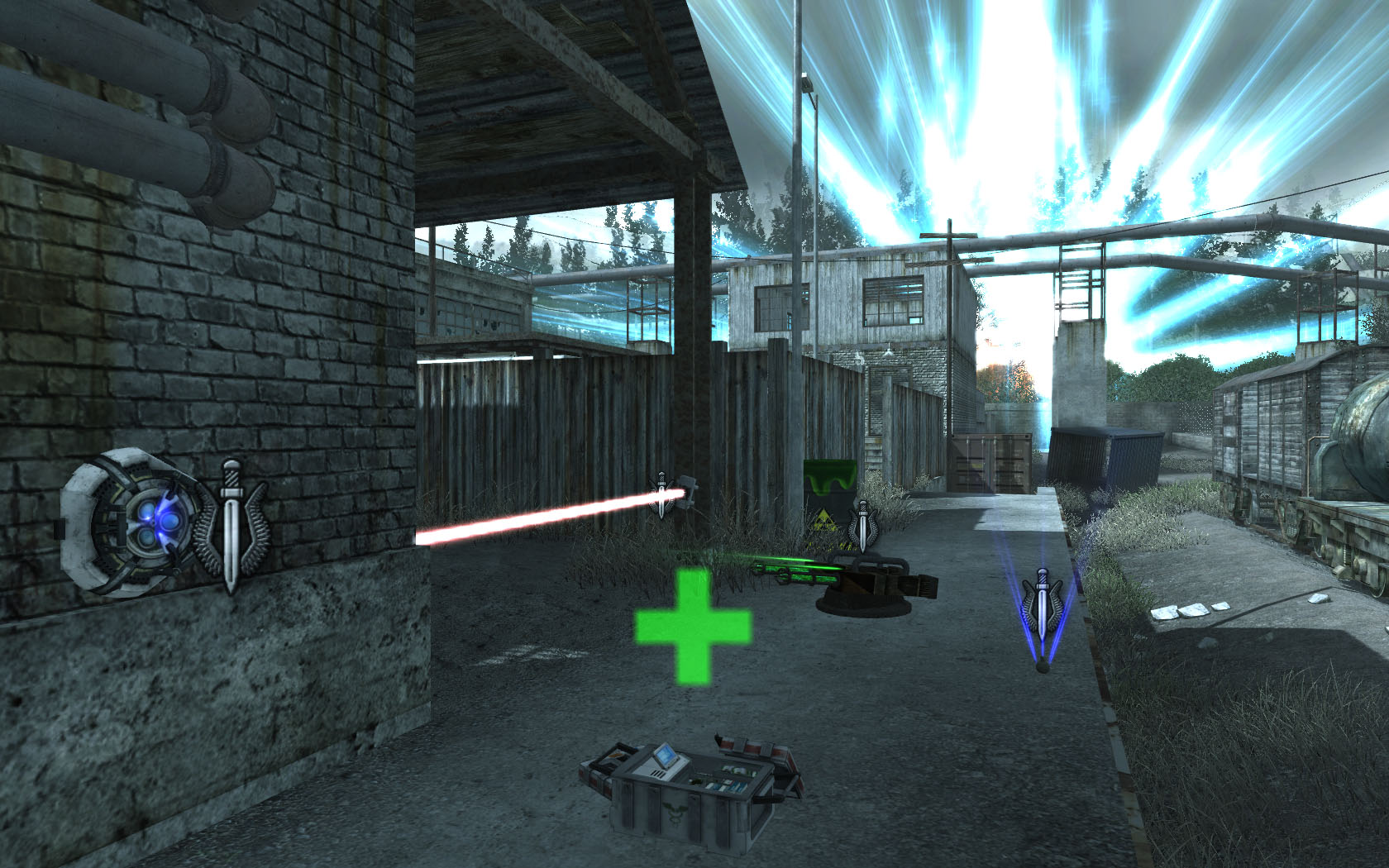Select the large winged dagger emblem by the wall device
Screen dimensions: 1389x868
pyautogui.click(x=231, y=526)
